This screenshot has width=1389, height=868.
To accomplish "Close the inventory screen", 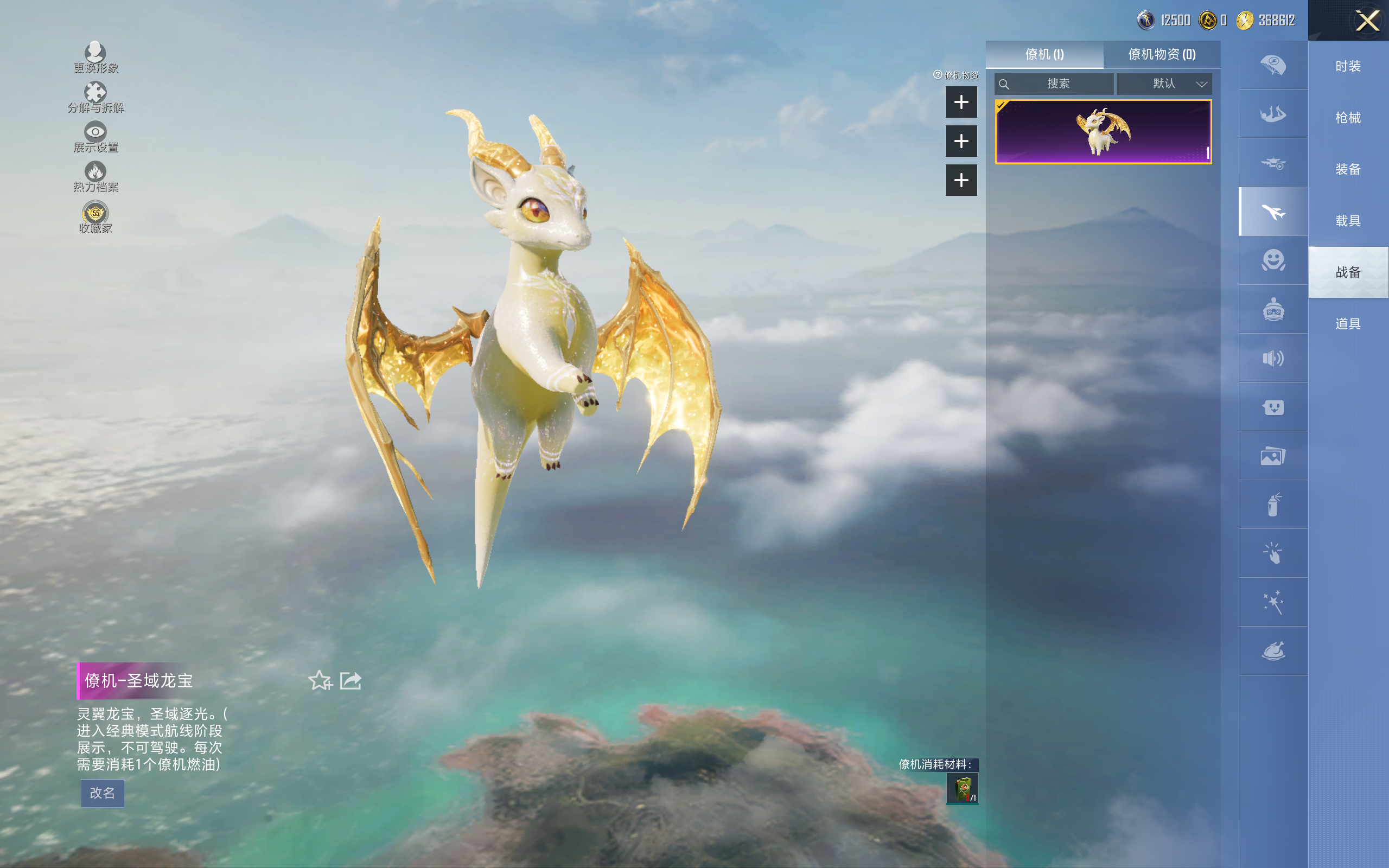I will tap(1367, 21).
